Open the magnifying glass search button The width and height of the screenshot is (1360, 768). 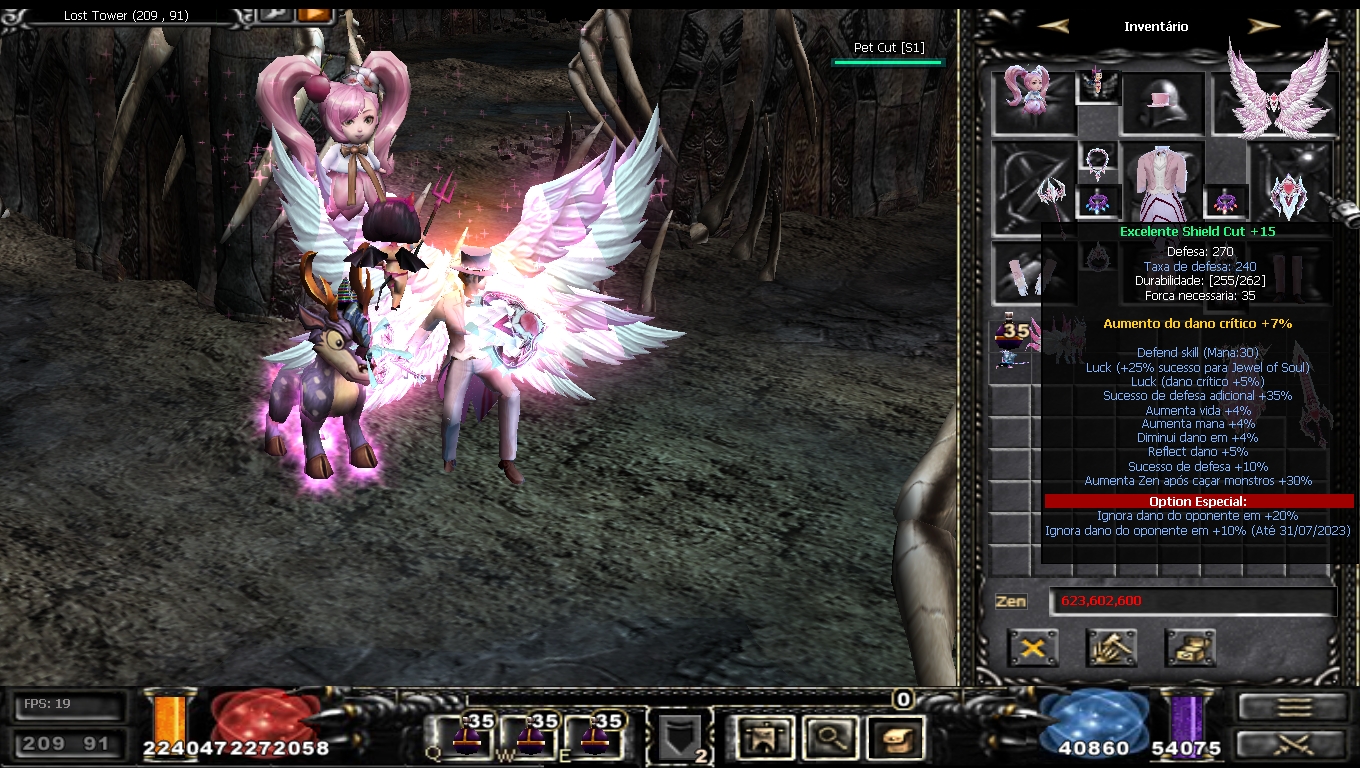point(828,738)
